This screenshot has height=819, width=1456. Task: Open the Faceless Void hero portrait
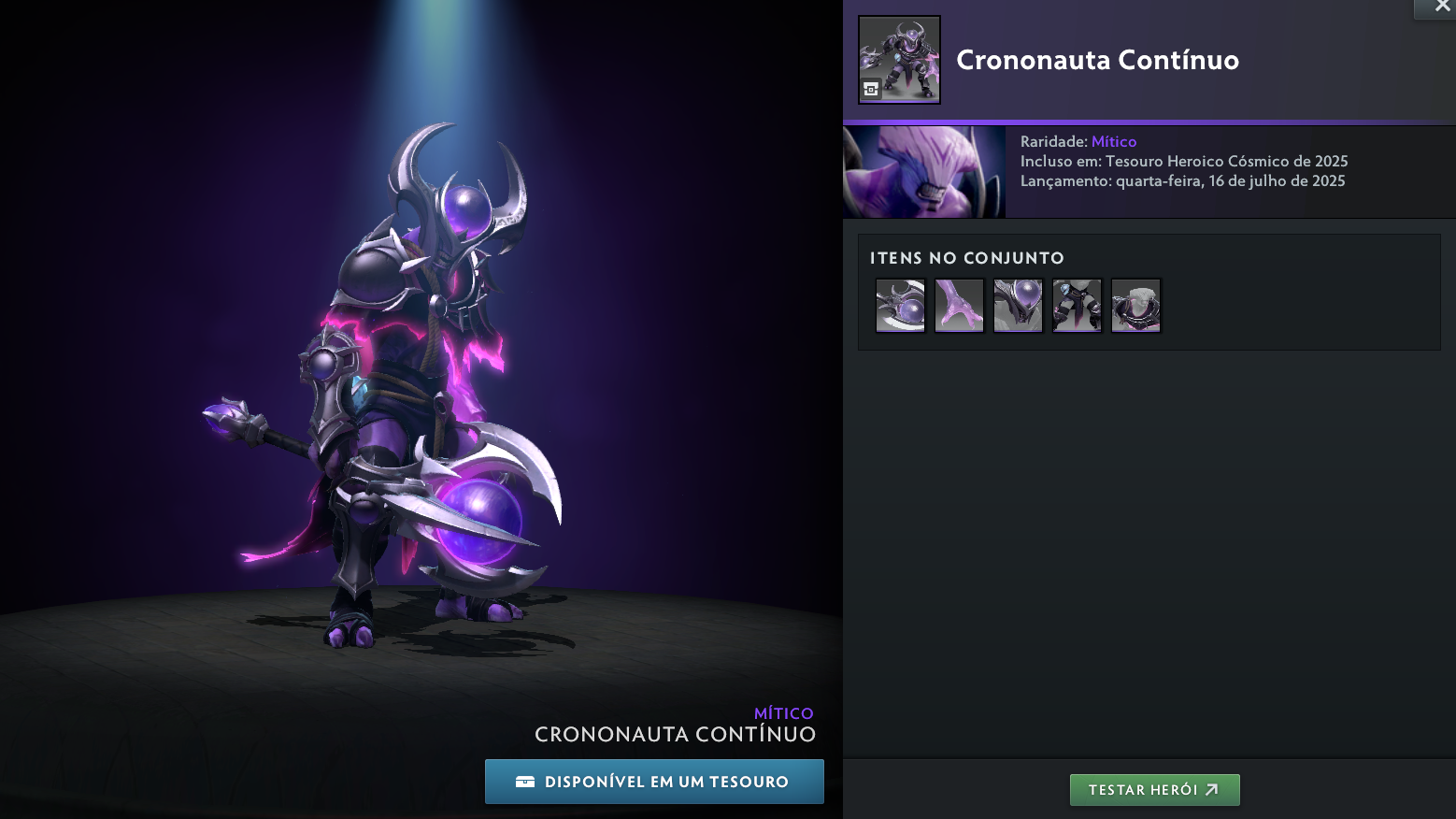pos(924,173)
